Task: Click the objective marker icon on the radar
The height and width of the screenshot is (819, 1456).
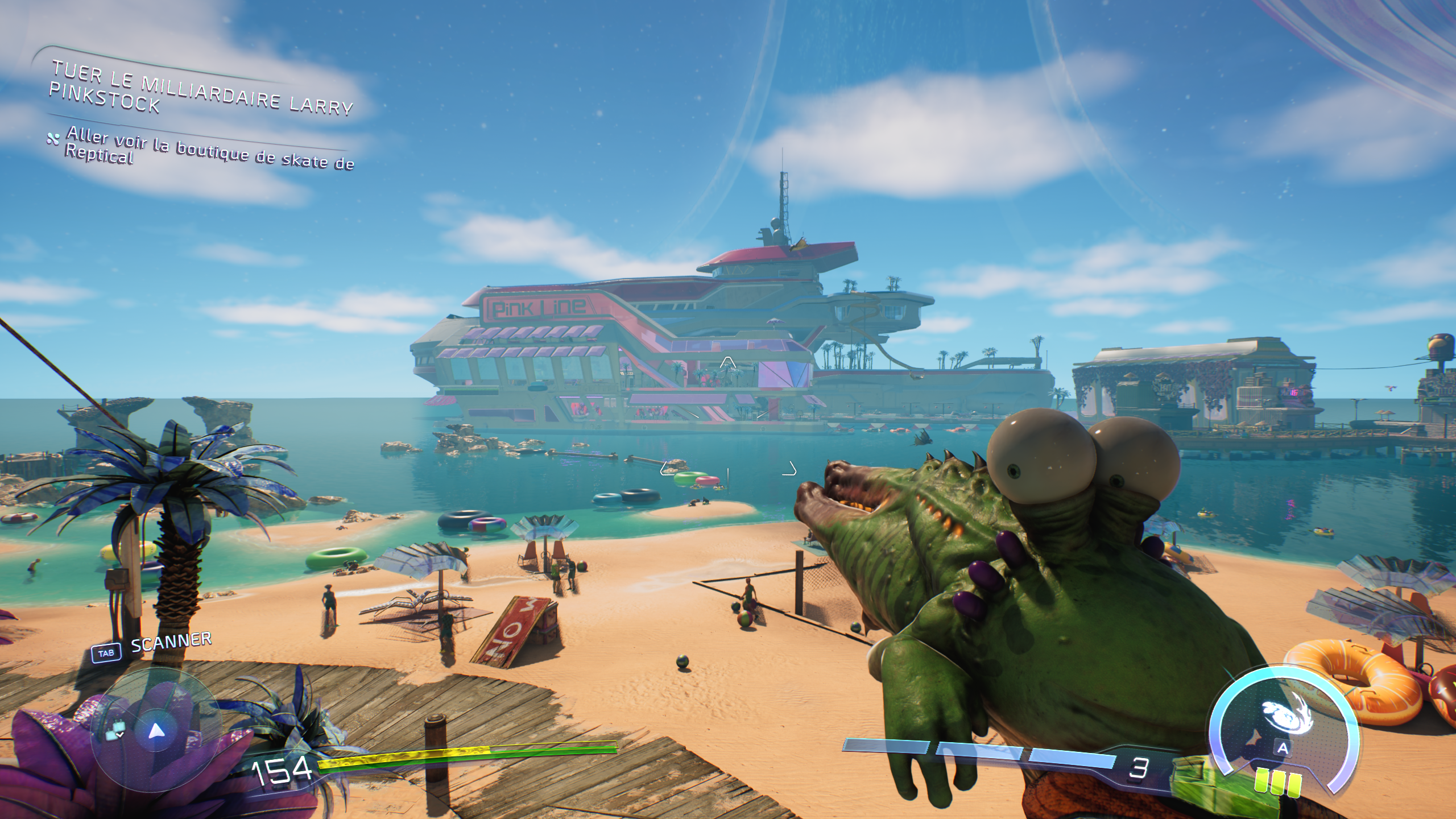Action: click(x=115, y=730)
